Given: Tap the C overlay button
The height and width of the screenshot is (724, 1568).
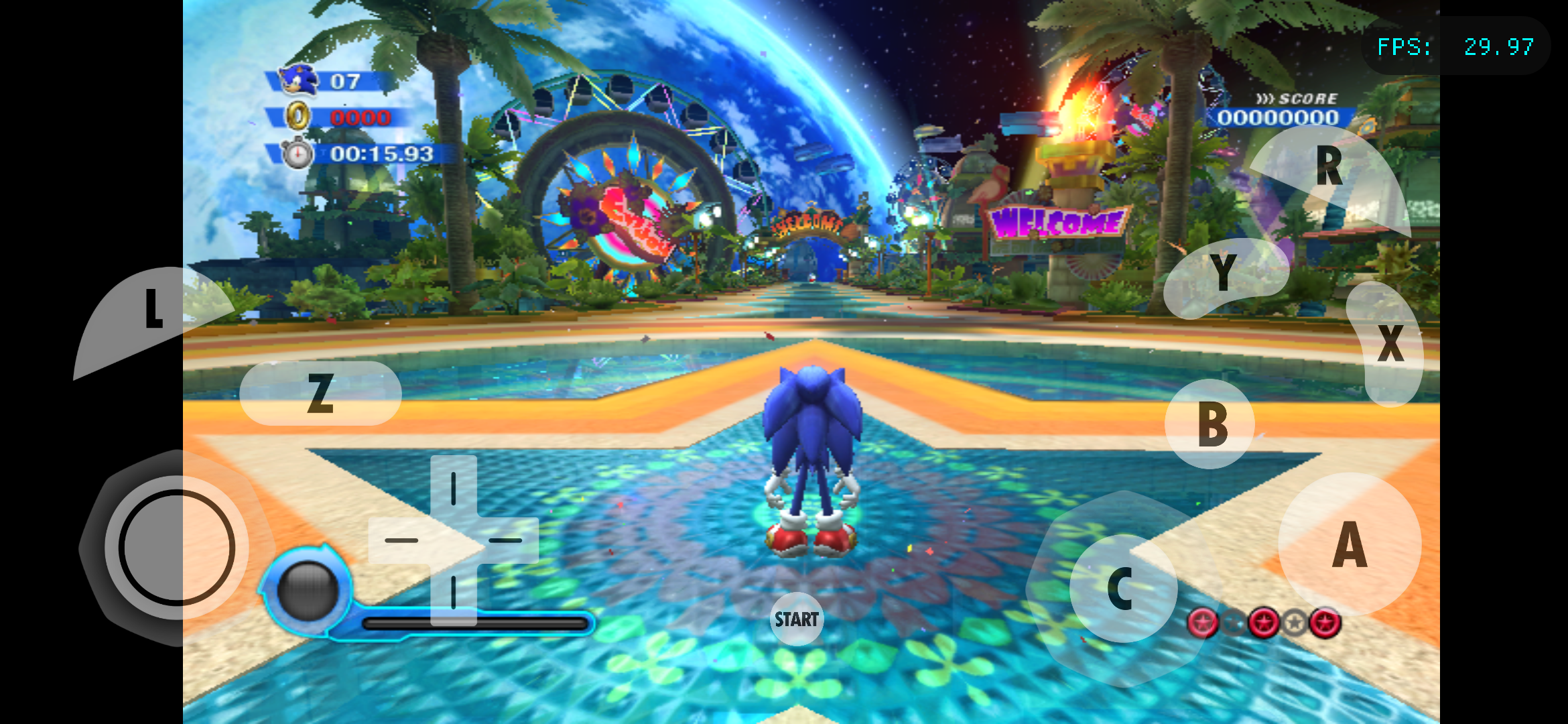Looking at the screenshot, I should (1122, 589).
